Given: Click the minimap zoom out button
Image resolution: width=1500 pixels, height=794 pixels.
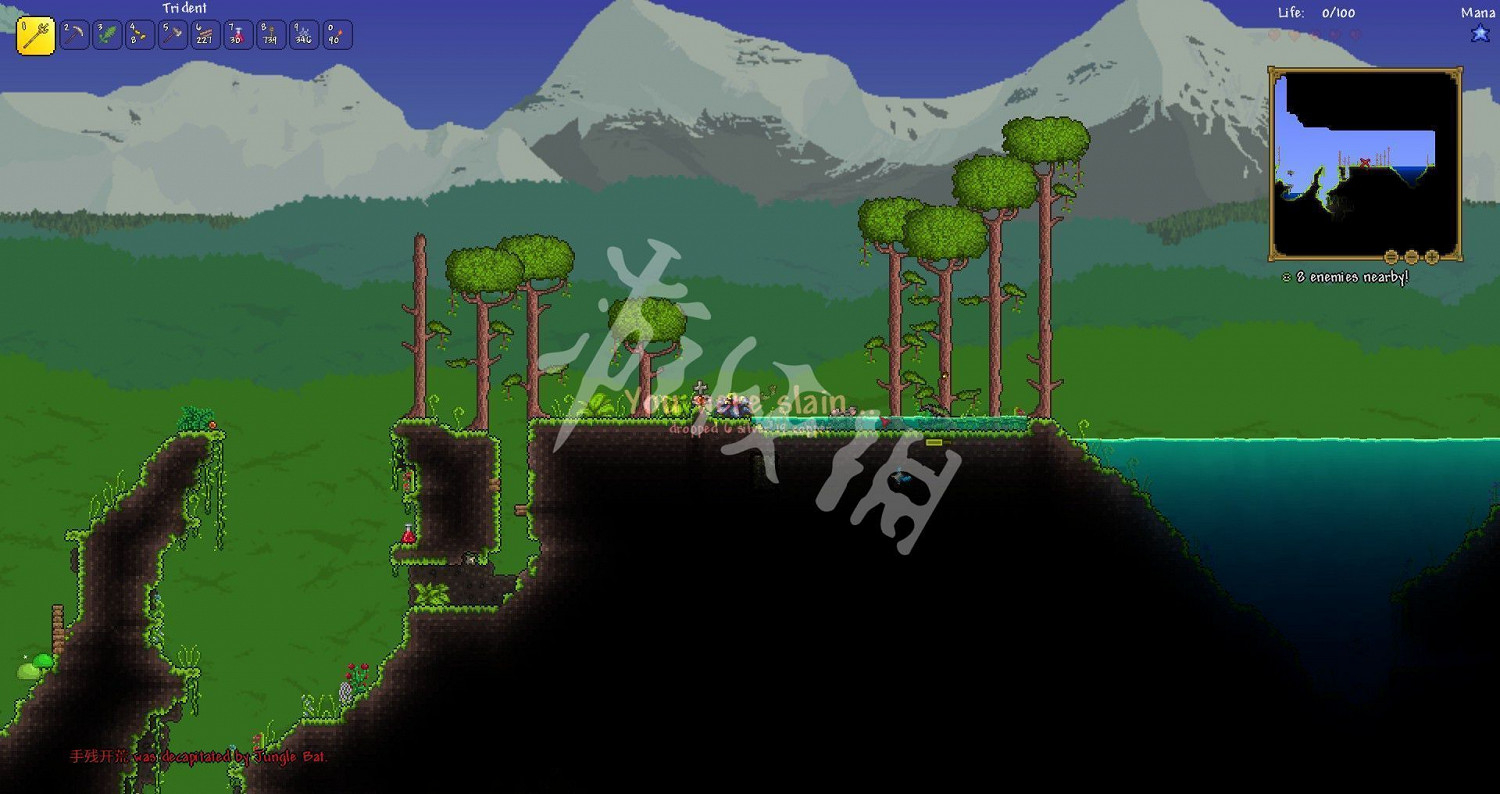Looking at the screenshot, I should [x=1411, y=257].
